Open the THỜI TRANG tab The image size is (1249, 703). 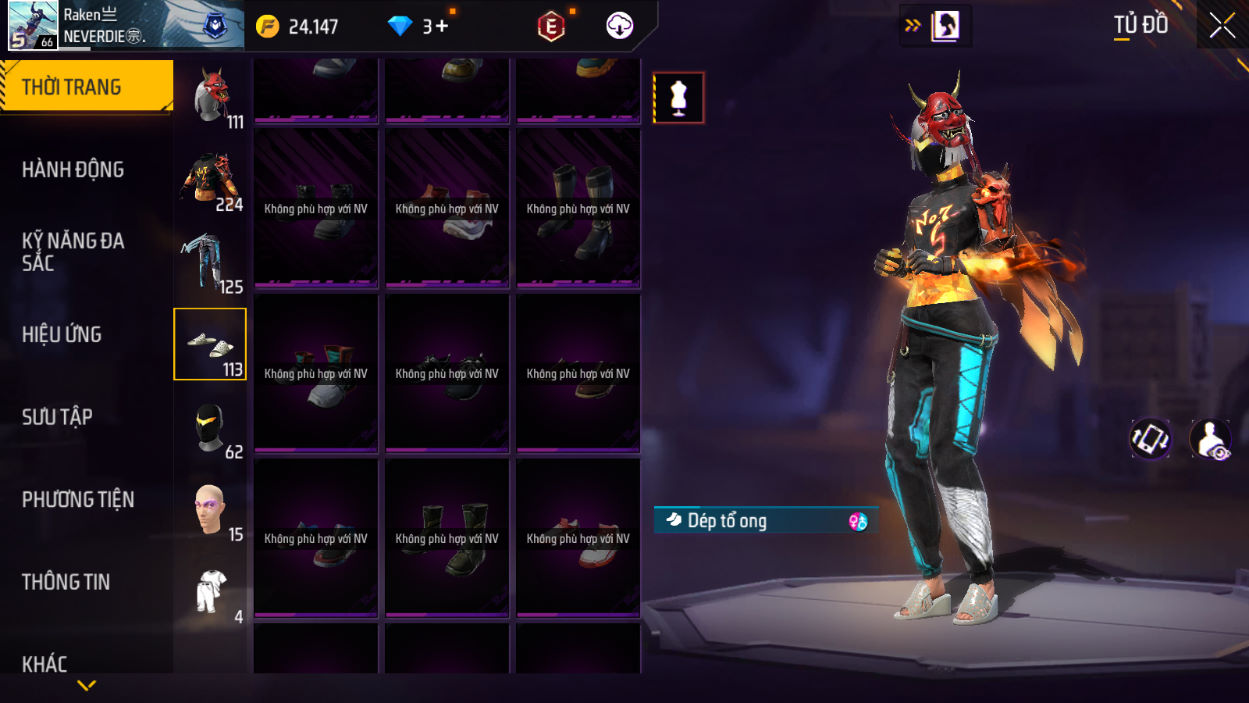tap(86, 87)
